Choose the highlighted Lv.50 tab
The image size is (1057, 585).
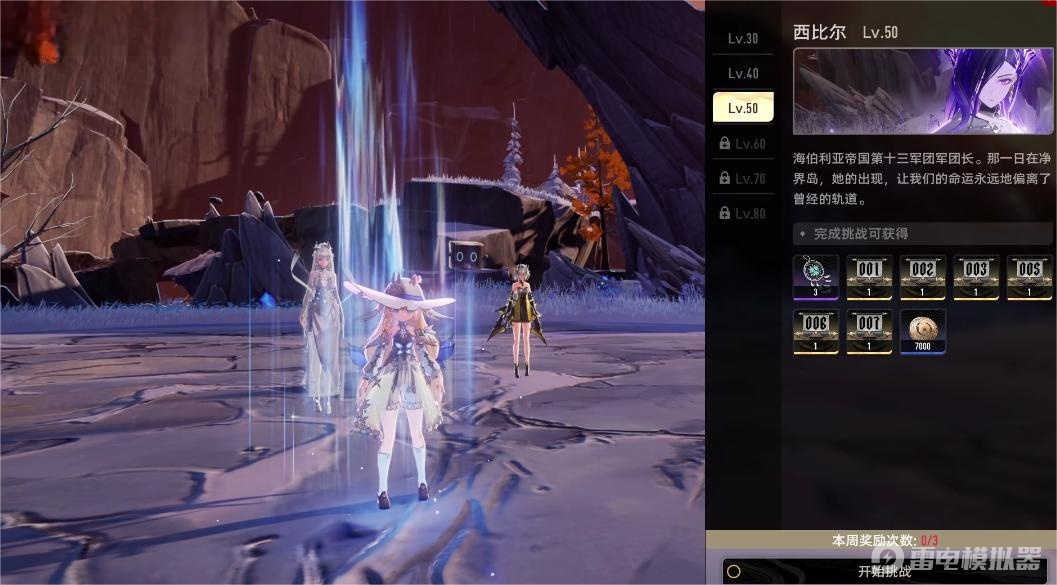[742, 108]
